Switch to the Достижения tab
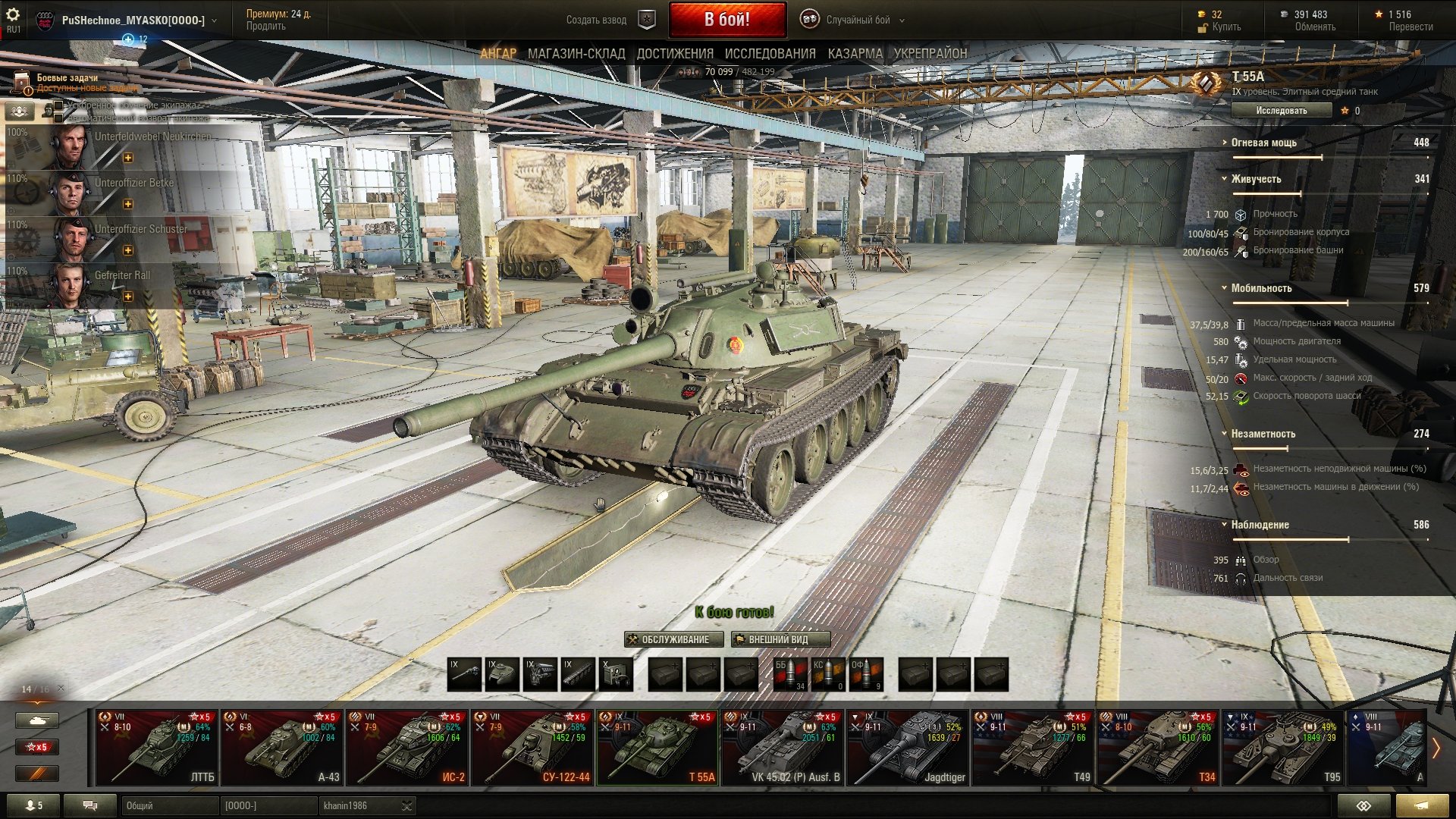The image size is (1456, 819). (675, 54)
